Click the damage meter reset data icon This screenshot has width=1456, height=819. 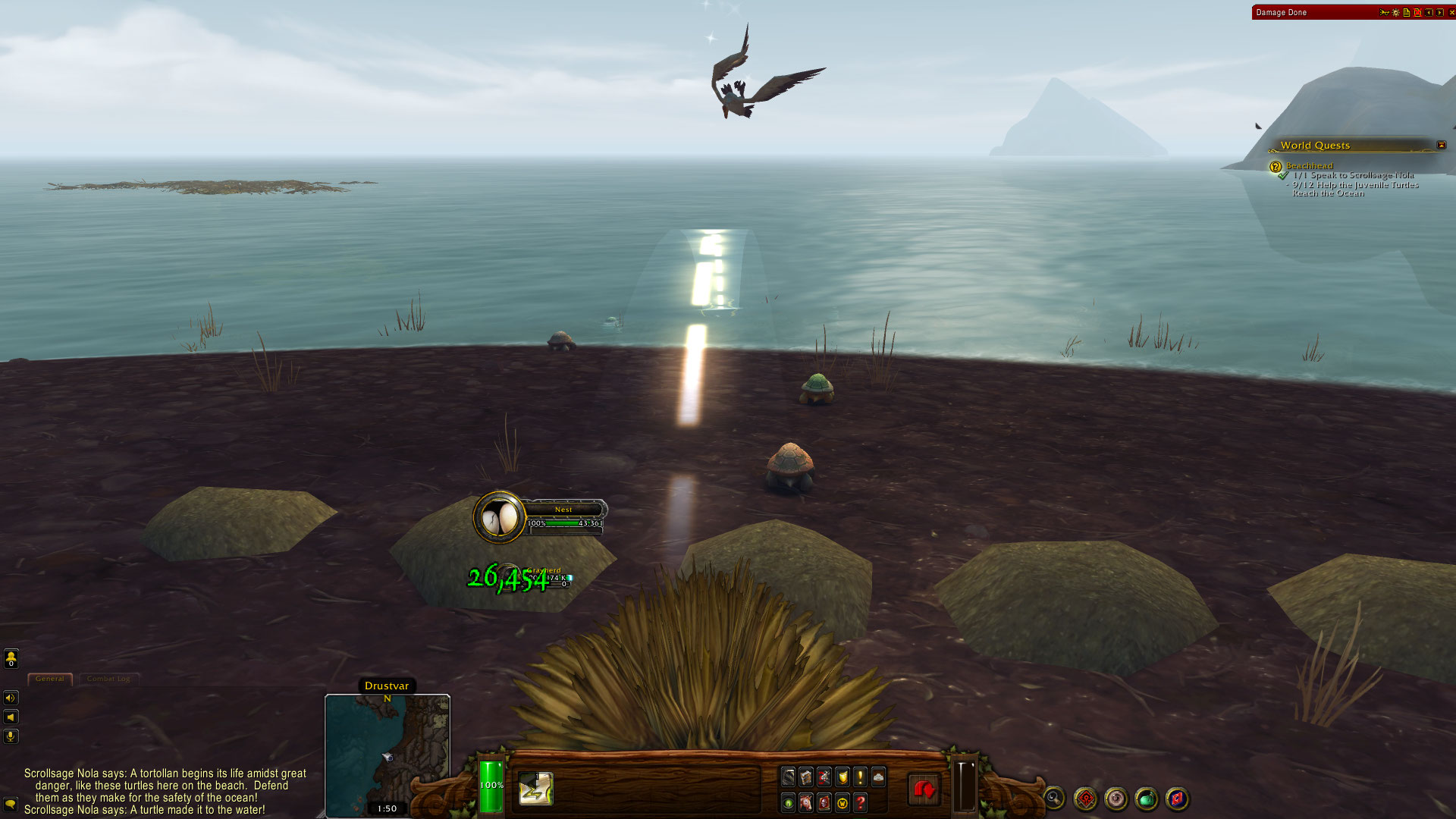(x=1417, y=12)
